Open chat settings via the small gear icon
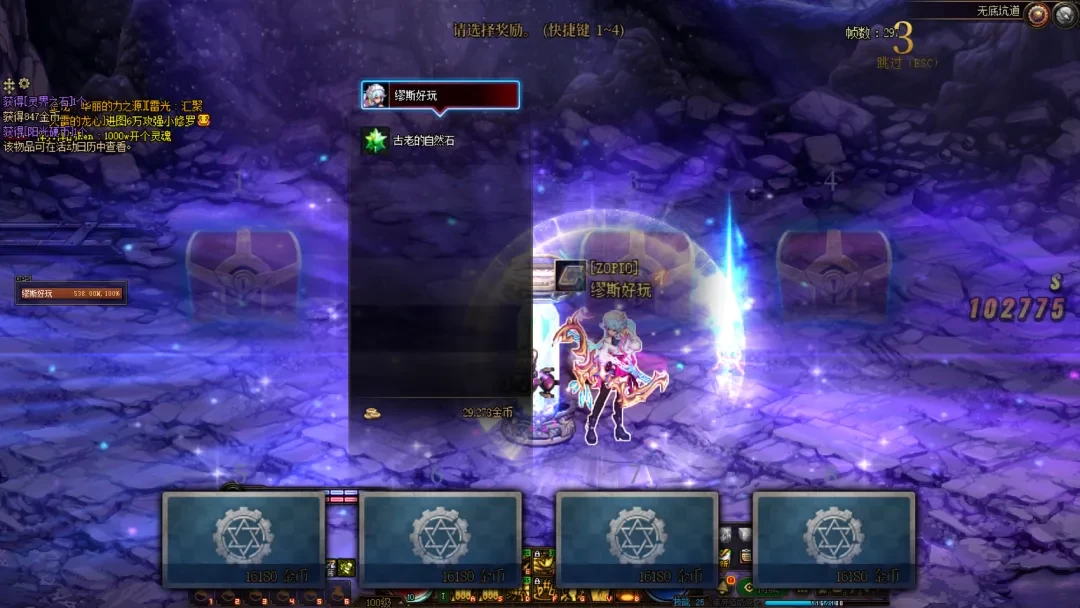 click(25, 84)
